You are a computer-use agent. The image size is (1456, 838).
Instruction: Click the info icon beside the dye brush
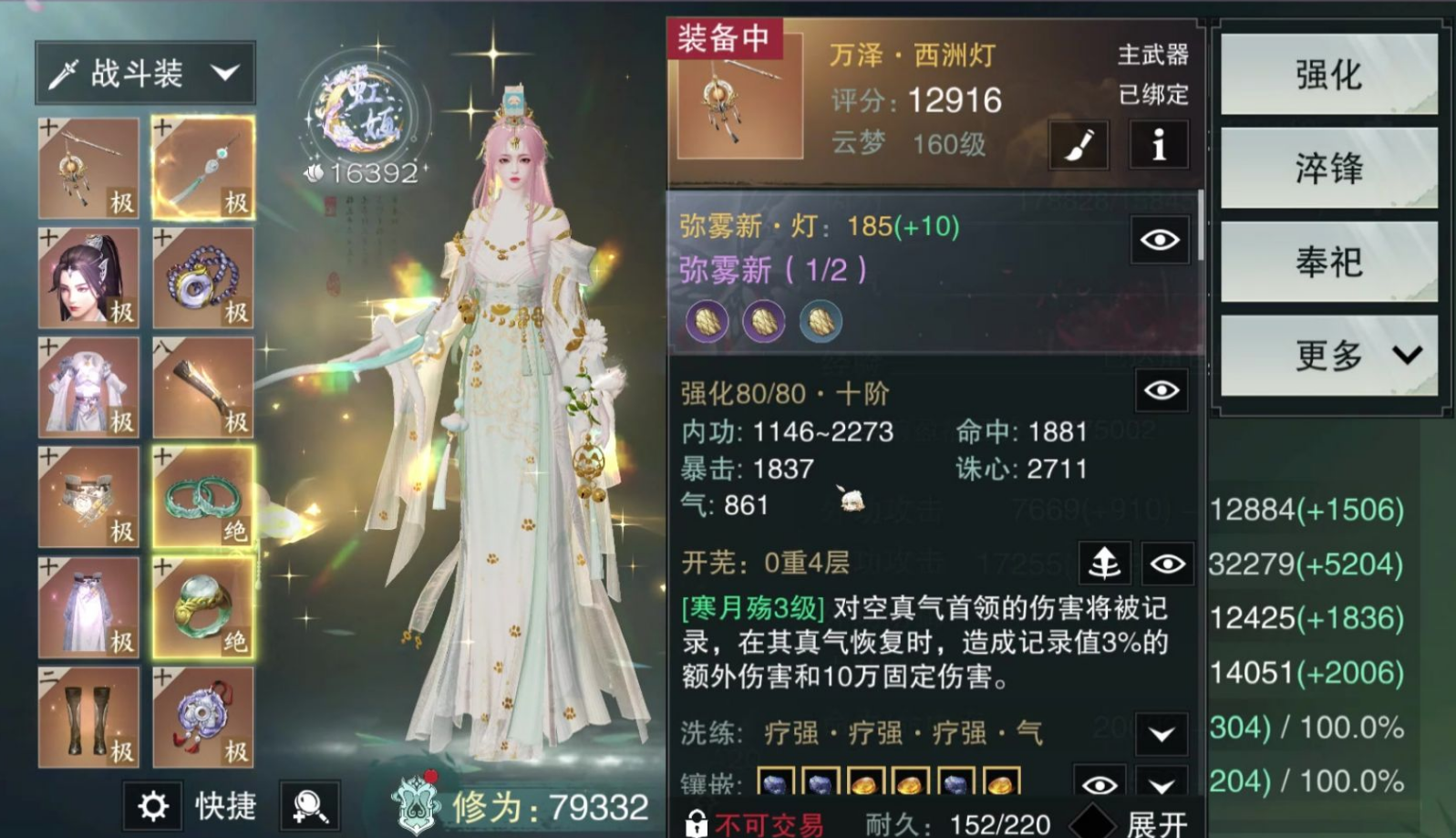pyautogui.click(x=1158, y=145)
